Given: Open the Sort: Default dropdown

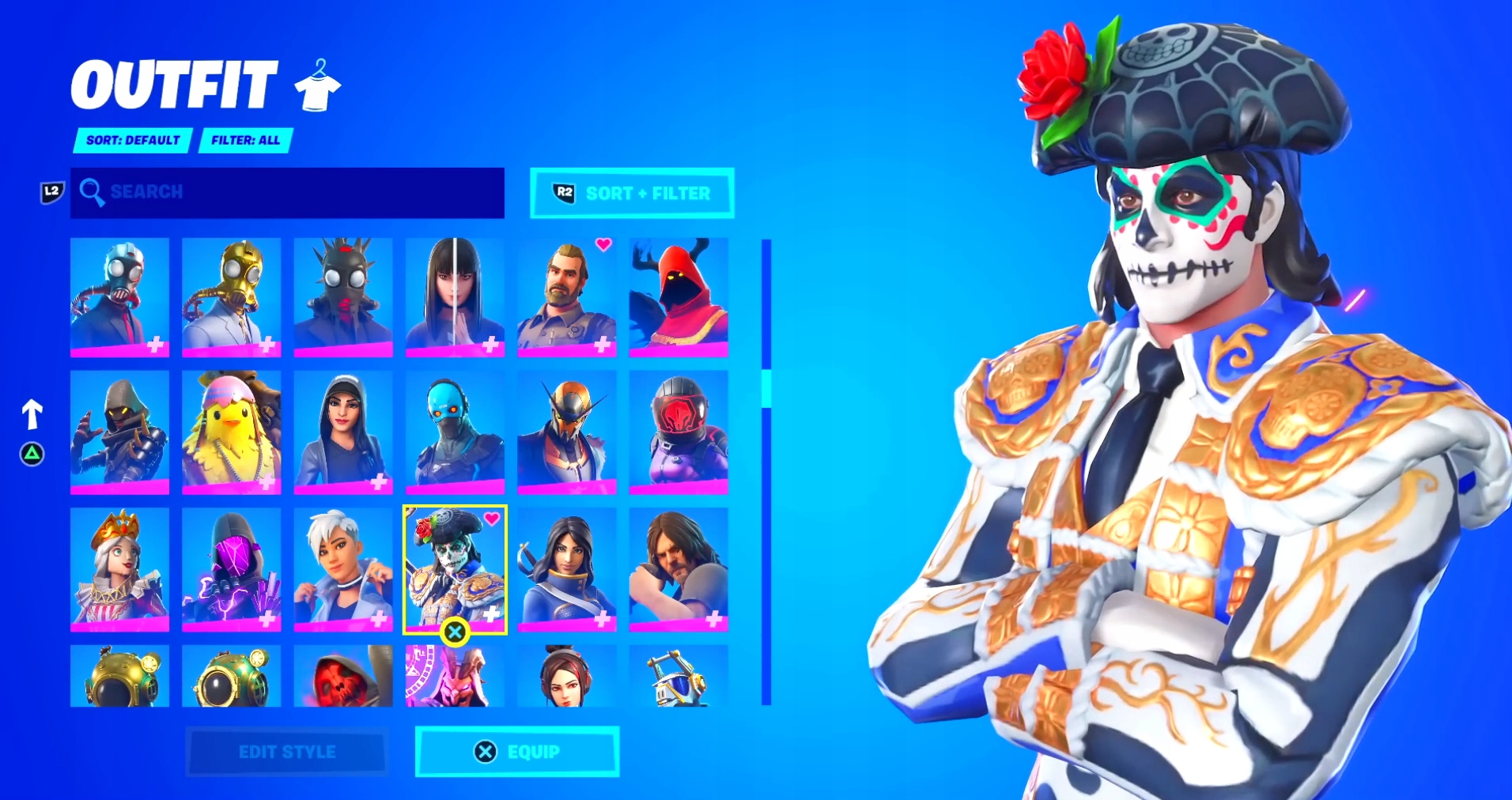Looking at the screenshot, I should 131,140.
